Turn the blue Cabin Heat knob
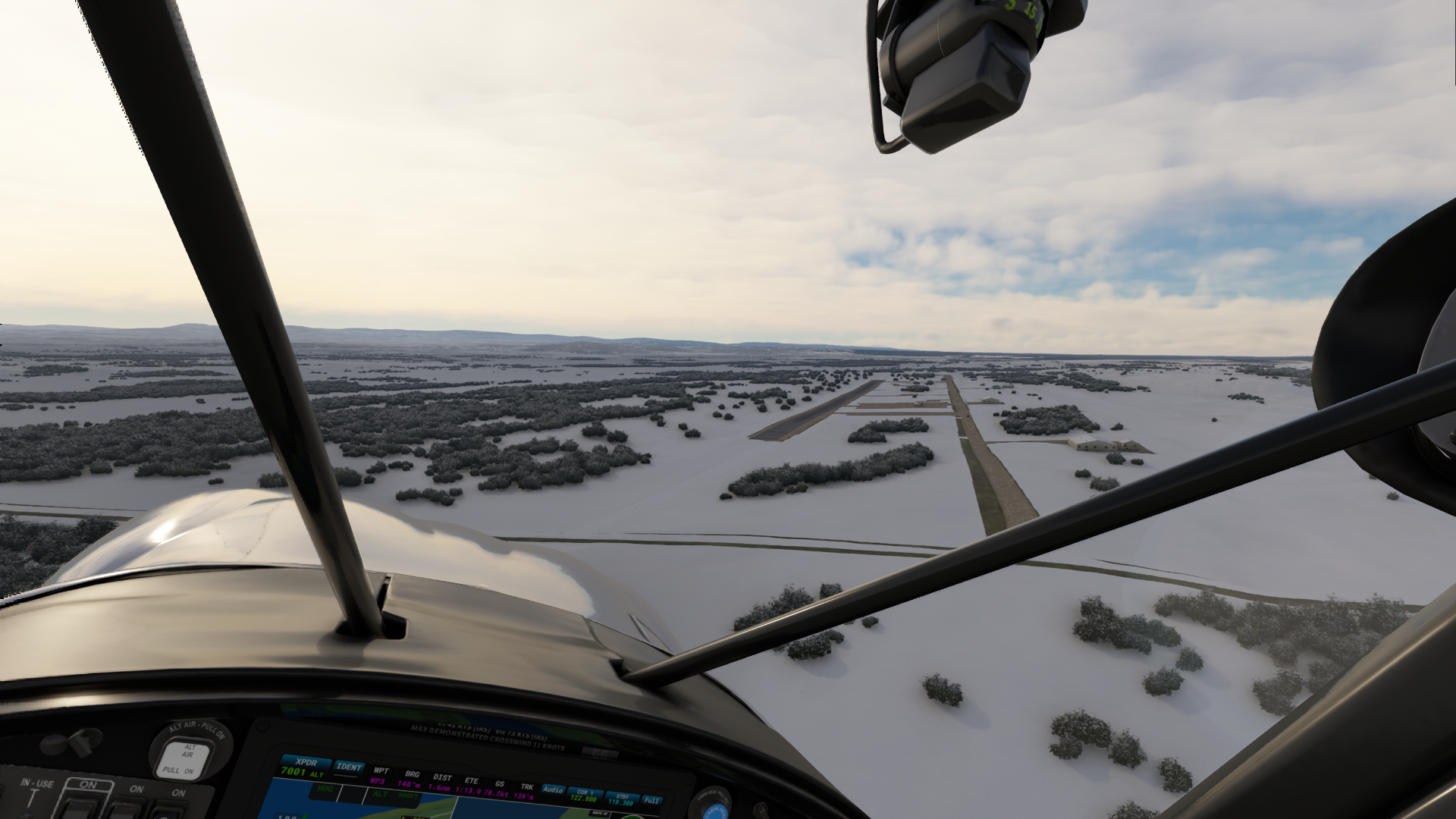The width and height of the screenshot is (1456, 819). pyautogui.click(x=714, y=807)
